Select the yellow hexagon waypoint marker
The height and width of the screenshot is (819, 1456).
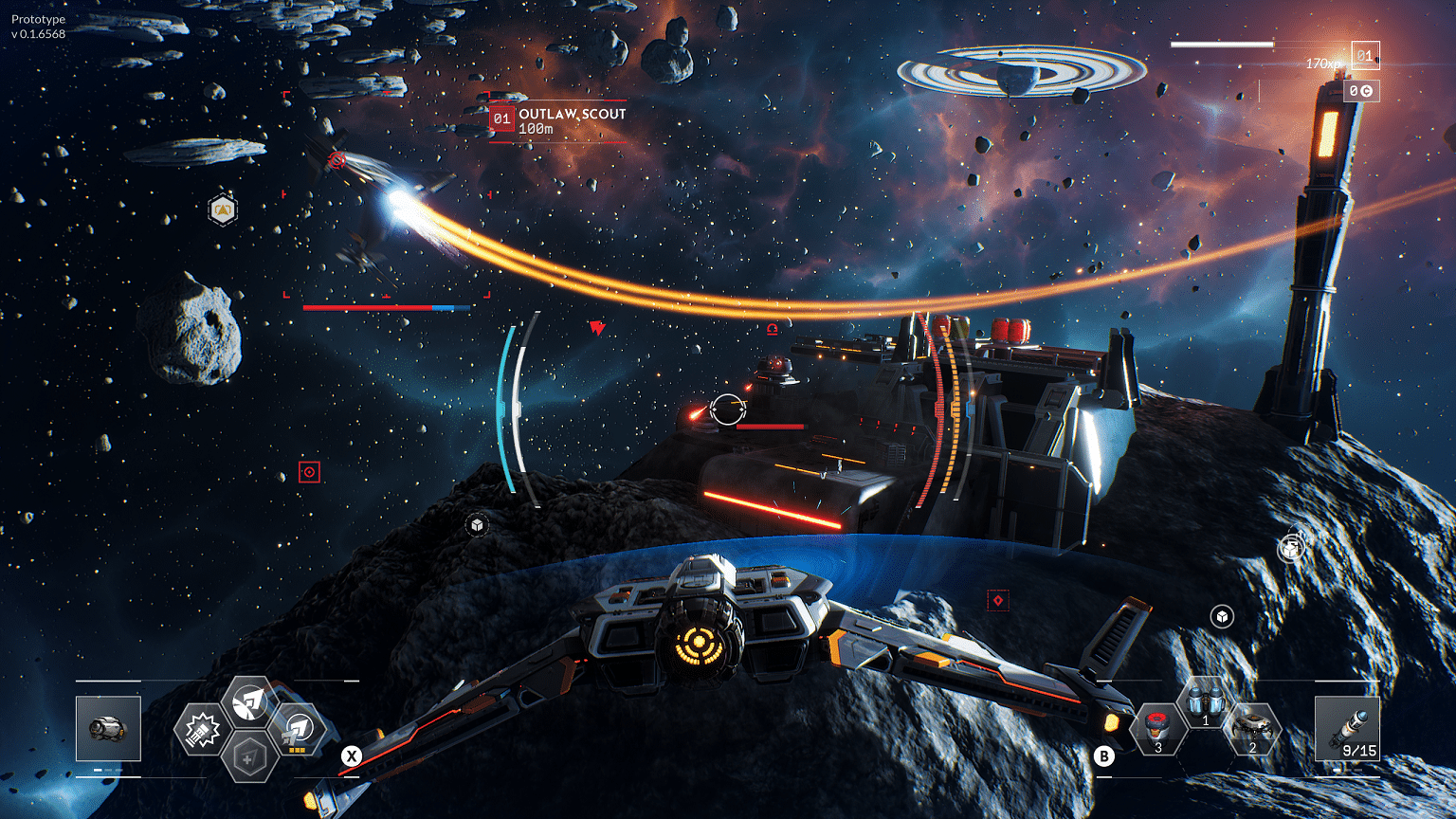point(223,209)
